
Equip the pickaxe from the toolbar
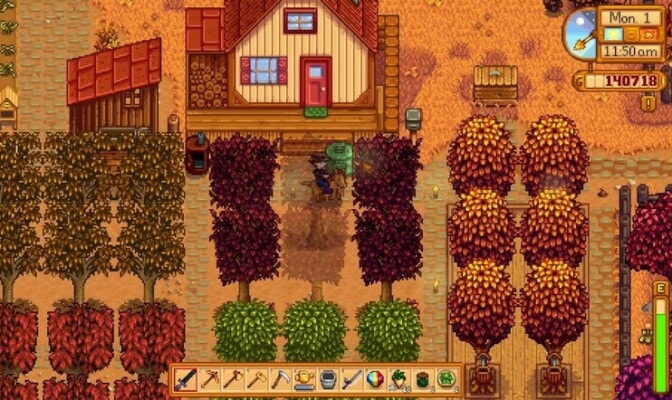click(x=210, y=380)
